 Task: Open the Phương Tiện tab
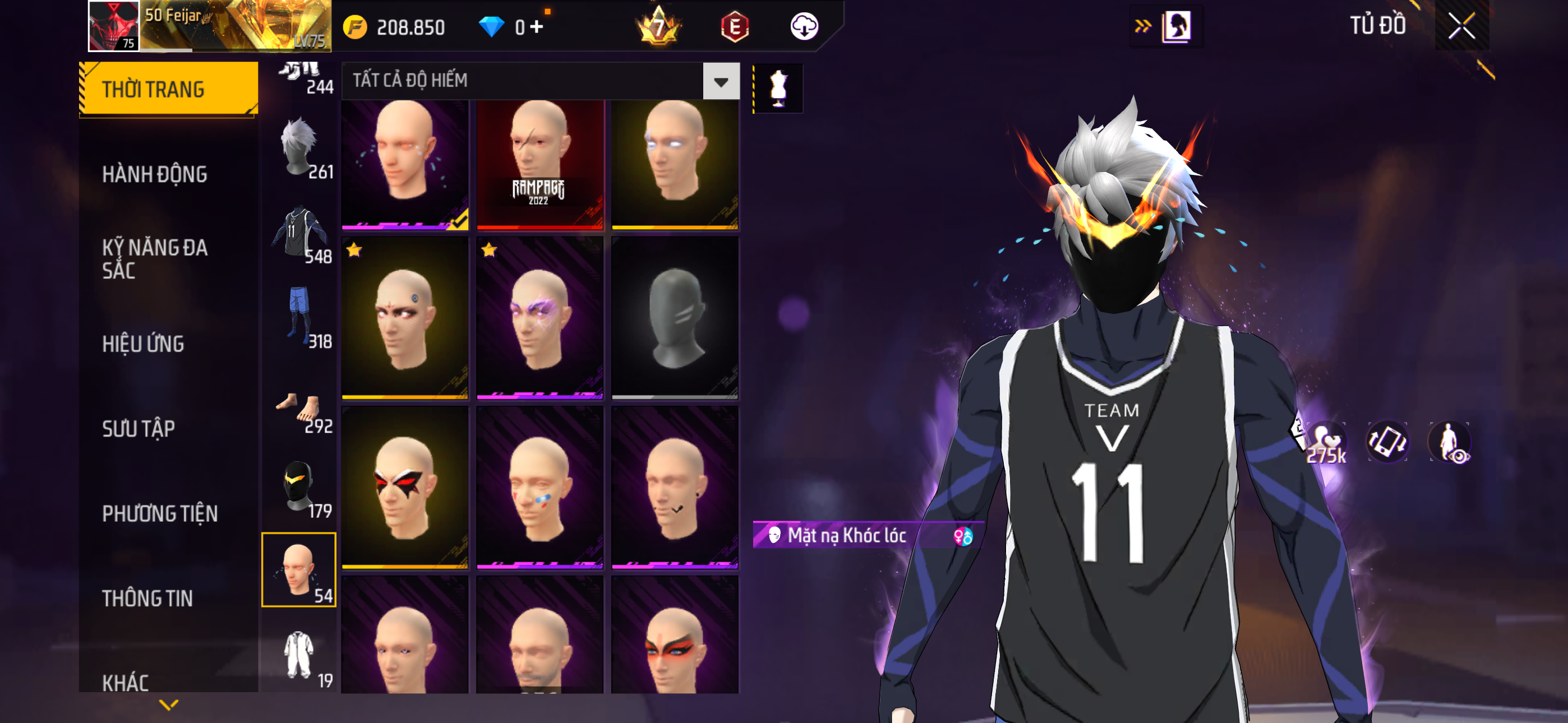point(159,513)
